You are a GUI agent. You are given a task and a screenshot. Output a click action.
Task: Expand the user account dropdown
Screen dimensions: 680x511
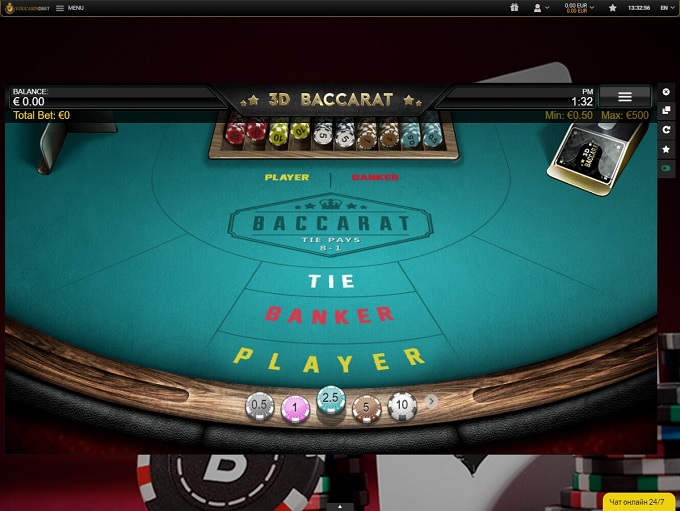pos(542,7)
